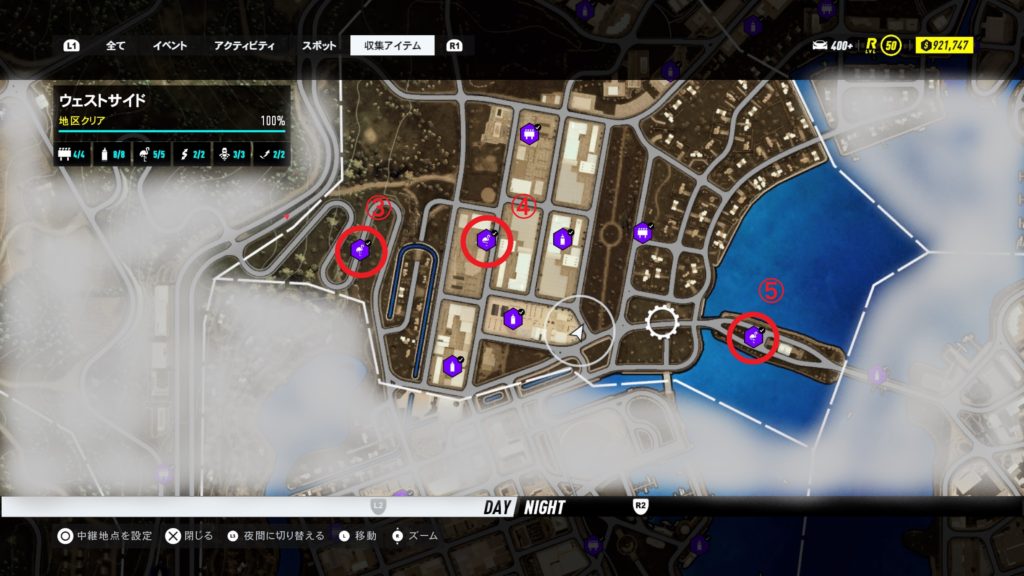Switch to the 全て tab

point(115,45)
